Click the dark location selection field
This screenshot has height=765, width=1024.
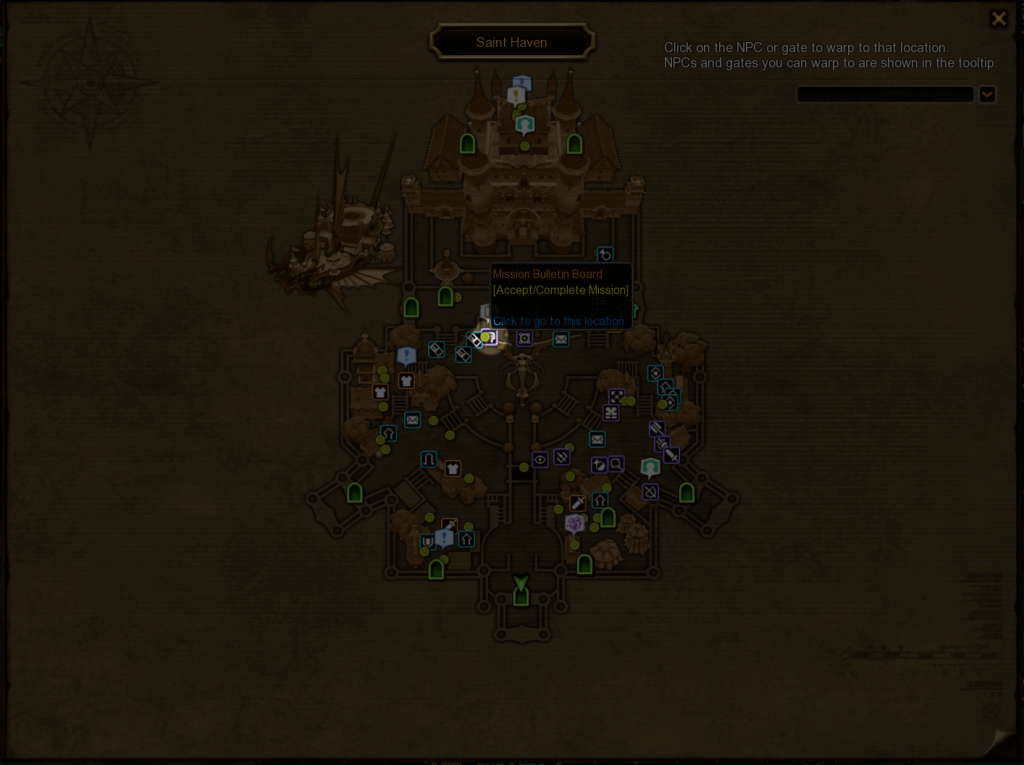[x=884, y=94]
